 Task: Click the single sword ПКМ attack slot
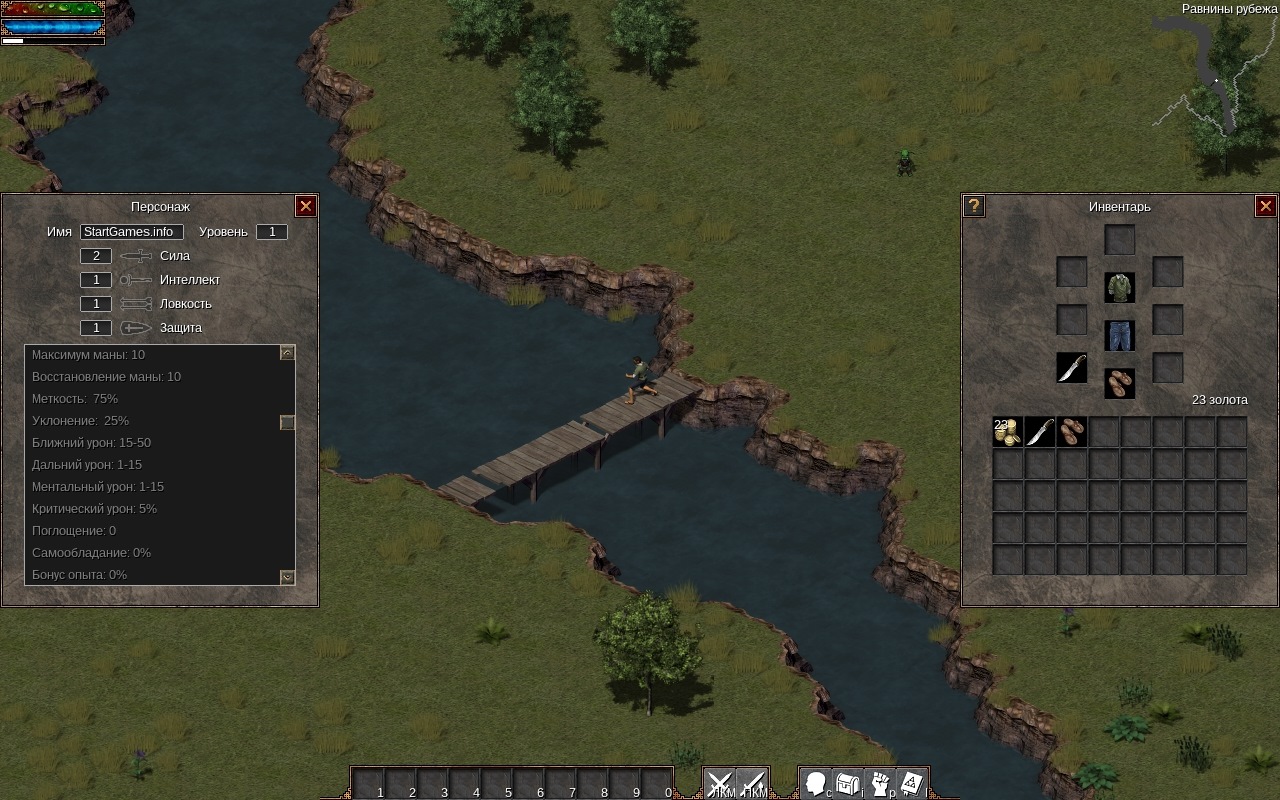pos(752,784)
